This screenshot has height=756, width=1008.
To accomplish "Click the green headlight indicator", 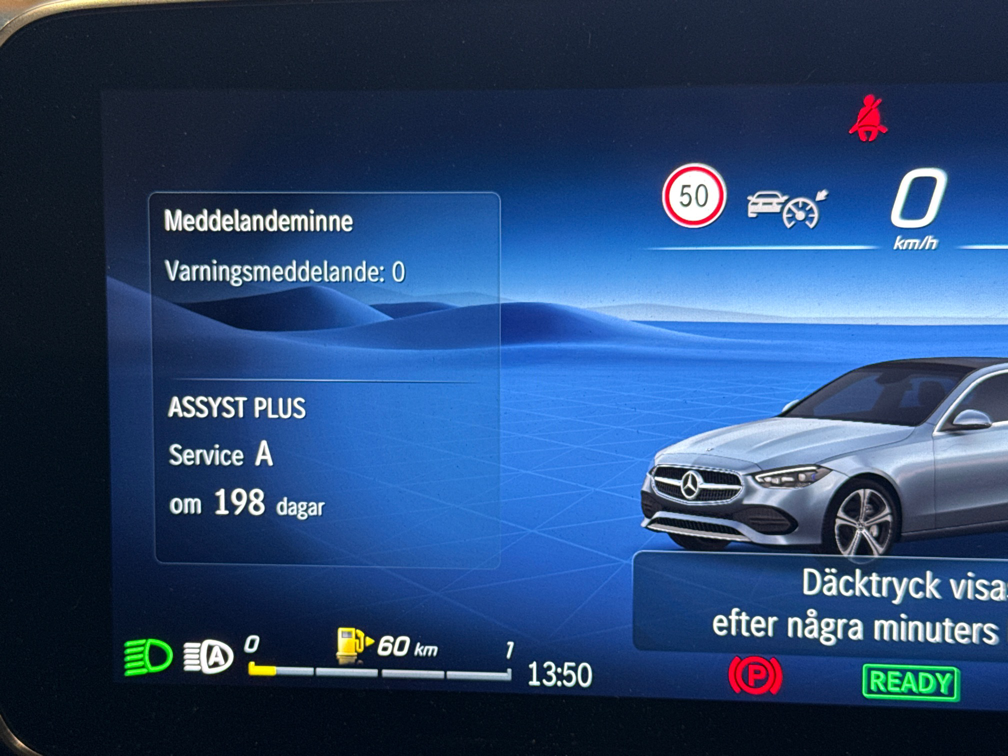I will pyautogui.click(x=148, y=657).
